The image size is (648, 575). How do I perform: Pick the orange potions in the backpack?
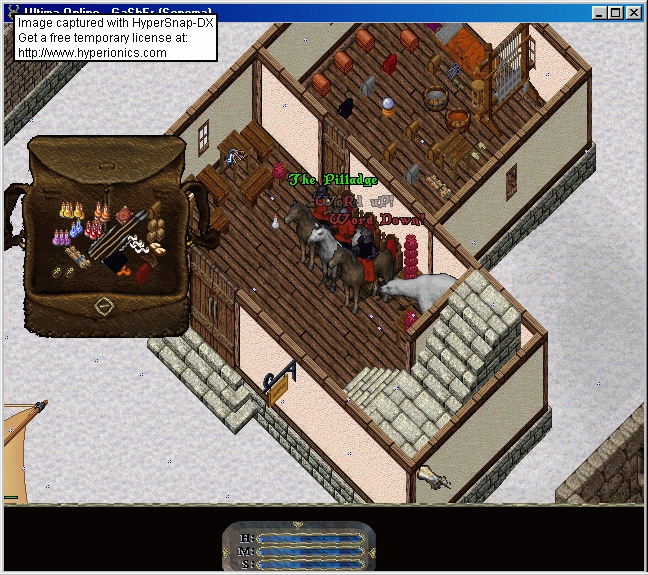(x=102, y=212)
